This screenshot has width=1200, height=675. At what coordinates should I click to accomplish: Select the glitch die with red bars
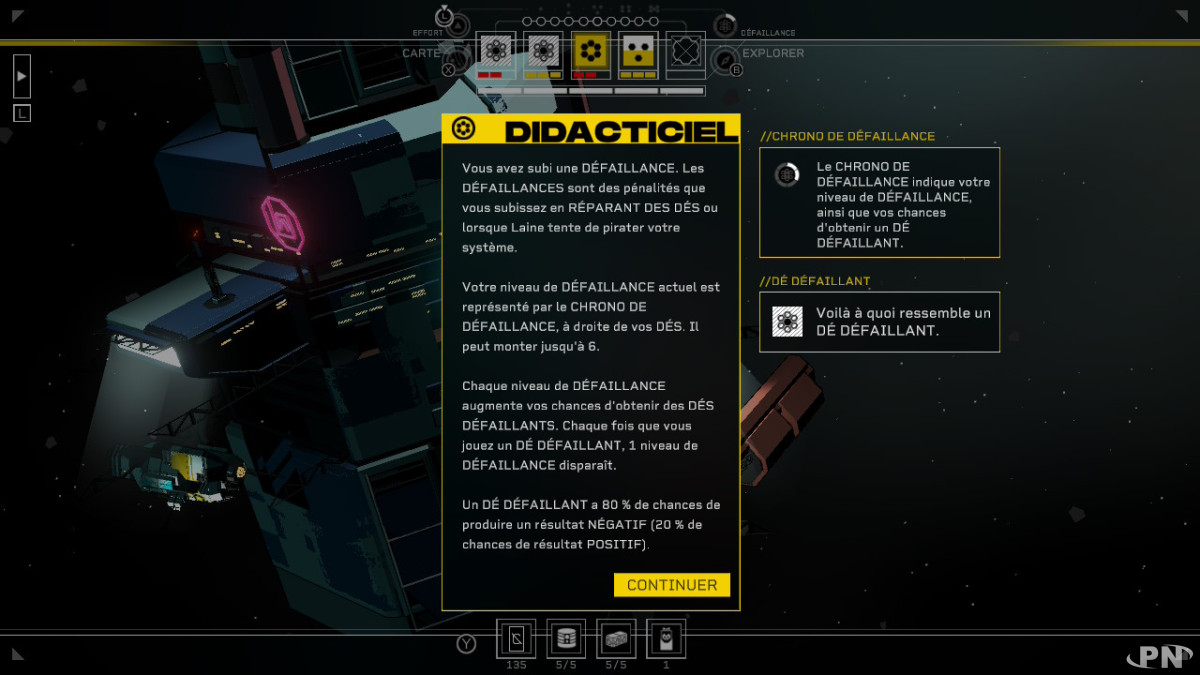pyautogui.click(x=497, y=52)
